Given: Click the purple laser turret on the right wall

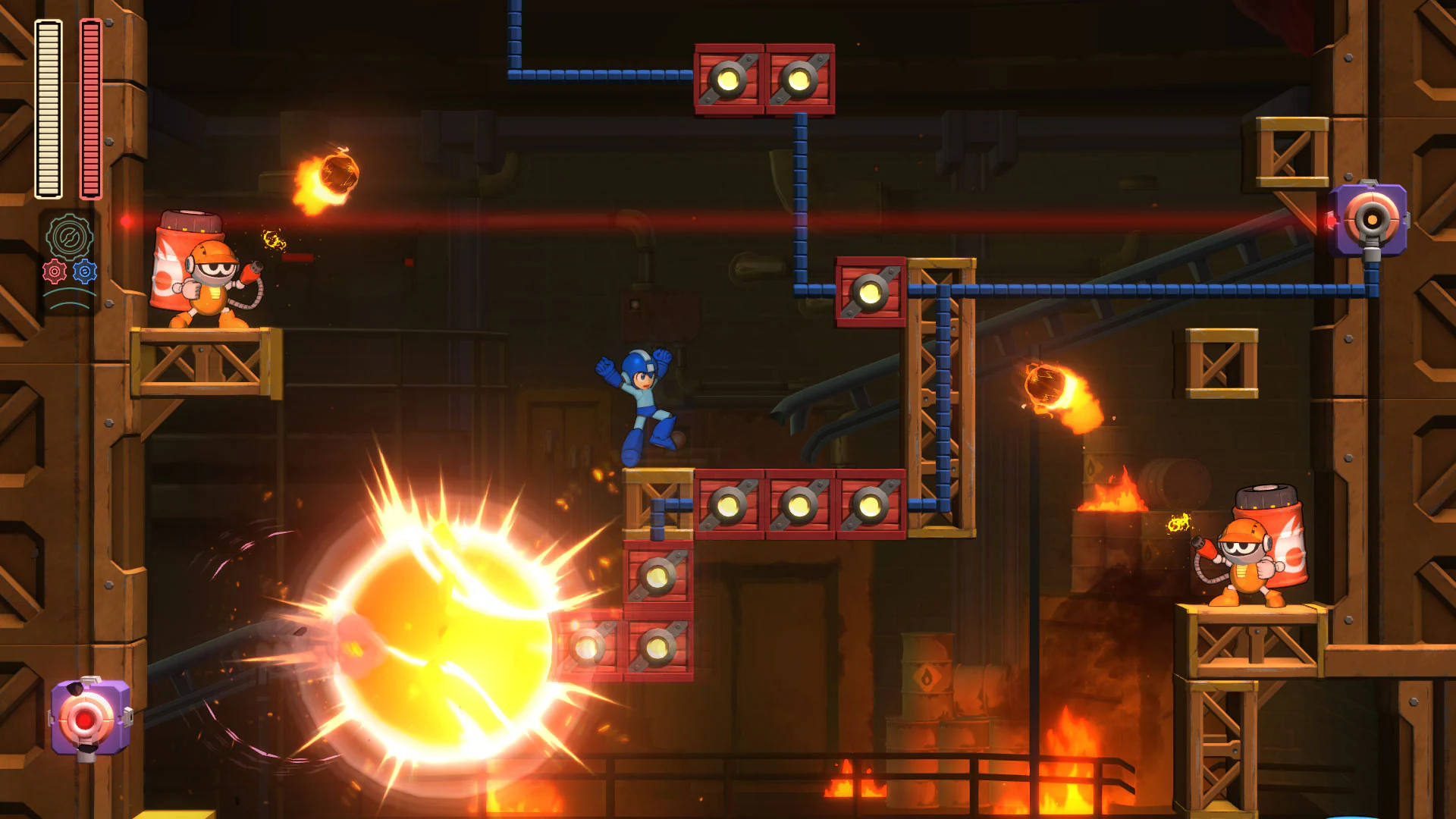Looking at the screenshot, I should point(1371,220).
